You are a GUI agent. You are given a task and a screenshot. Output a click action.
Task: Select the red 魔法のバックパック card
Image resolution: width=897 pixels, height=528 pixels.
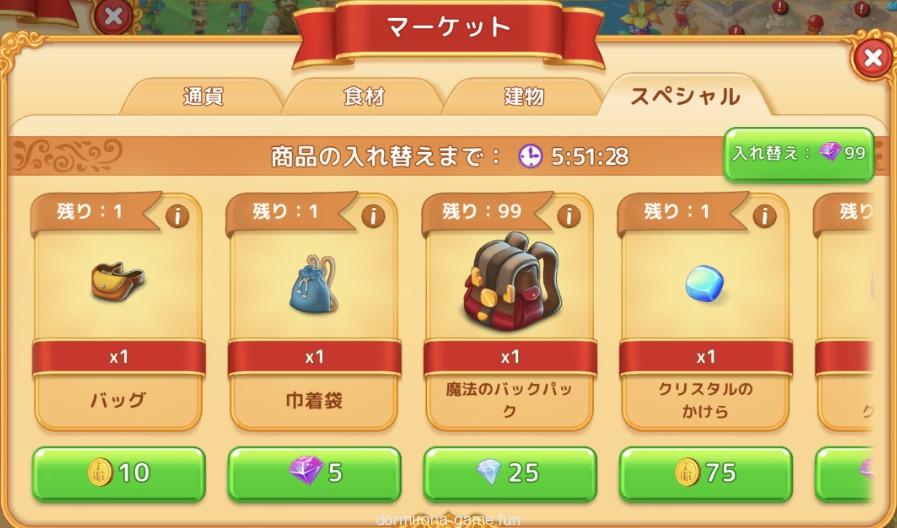coord(510,283)
